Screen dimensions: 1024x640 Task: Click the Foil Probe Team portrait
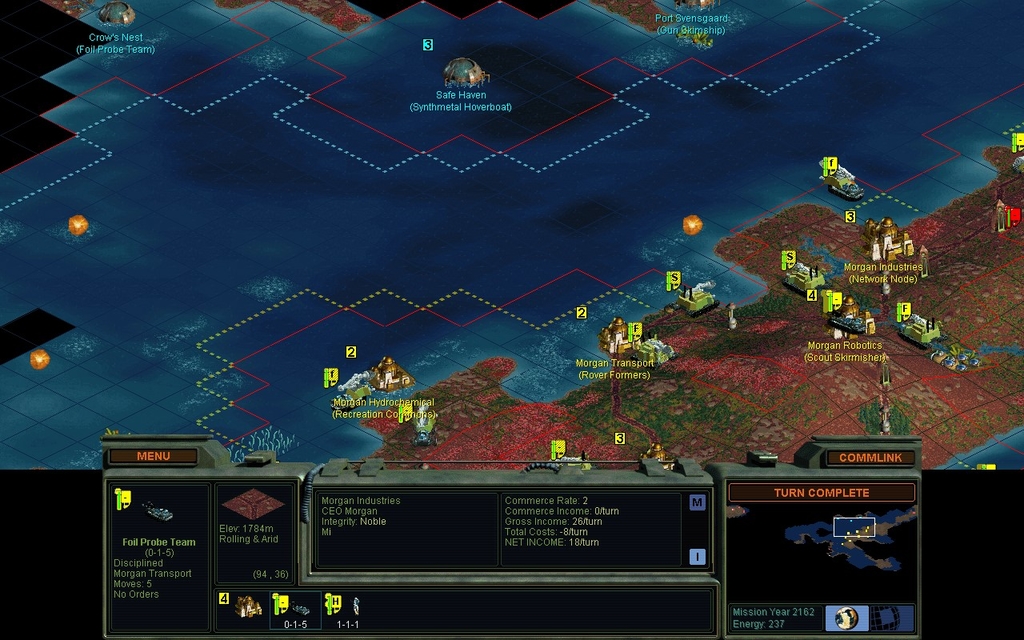click(157, 511)
